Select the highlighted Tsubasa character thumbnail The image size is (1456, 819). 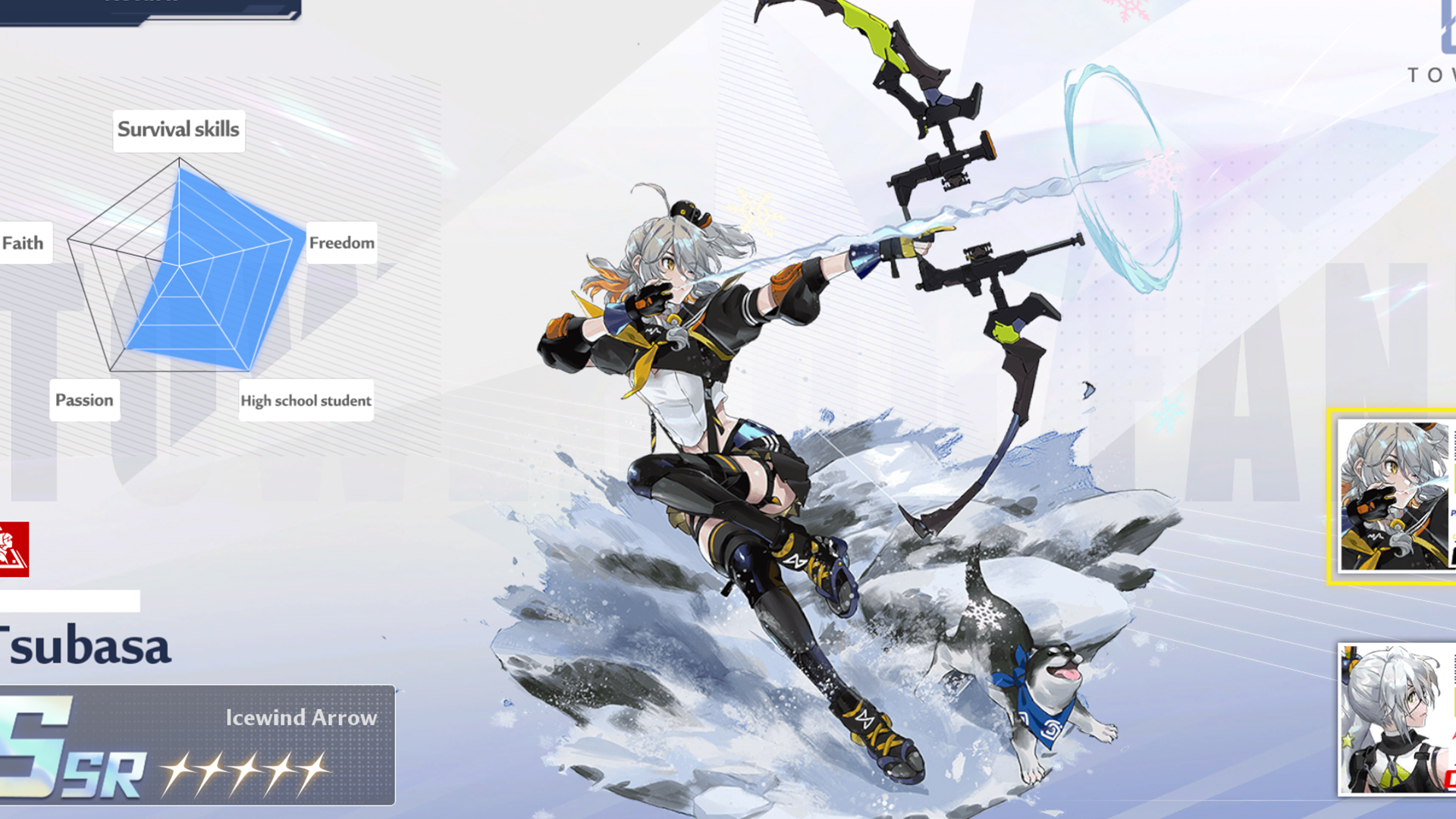pyautogui.click(x=1394, y=496)
